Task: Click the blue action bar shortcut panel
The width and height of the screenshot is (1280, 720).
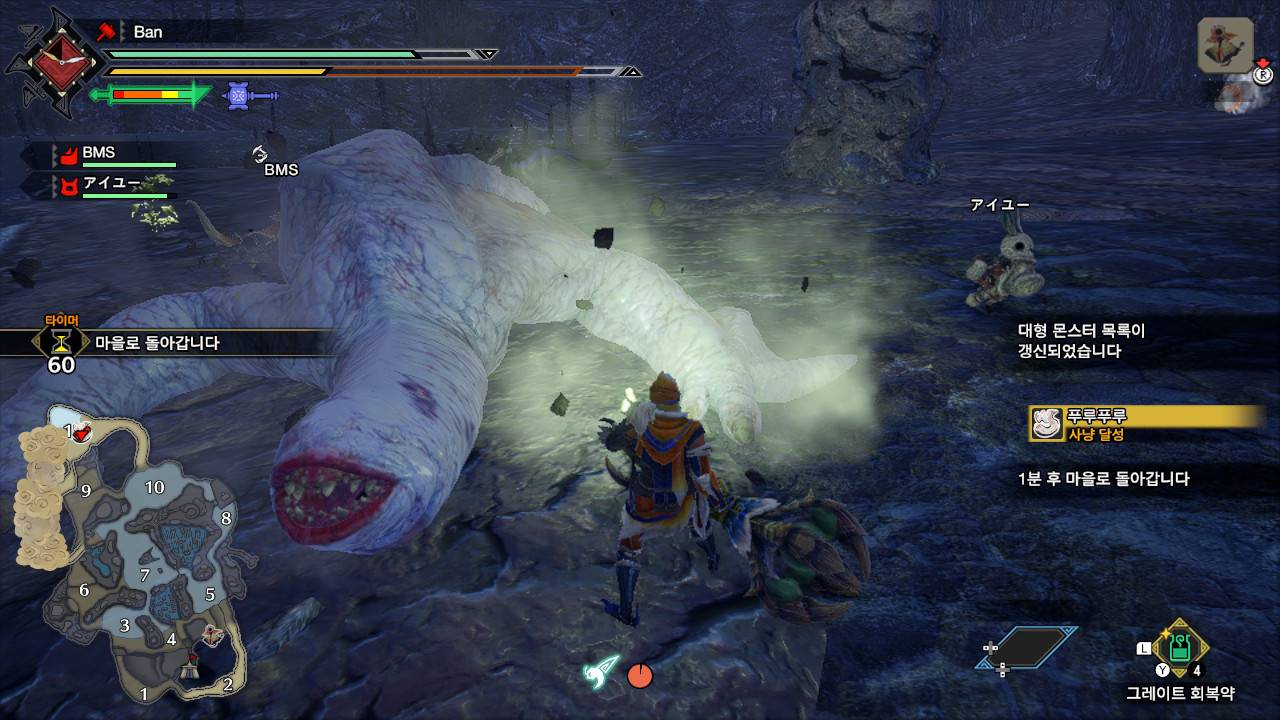Action: pos(1027,647)
